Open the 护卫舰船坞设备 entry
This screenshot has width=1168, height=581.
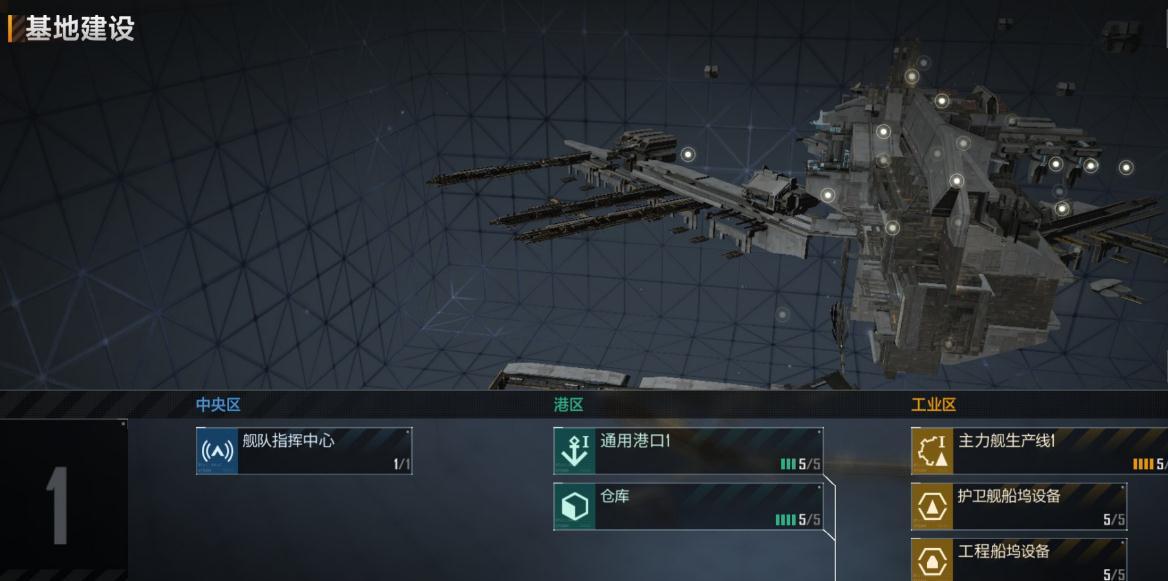click(1019, 507)
